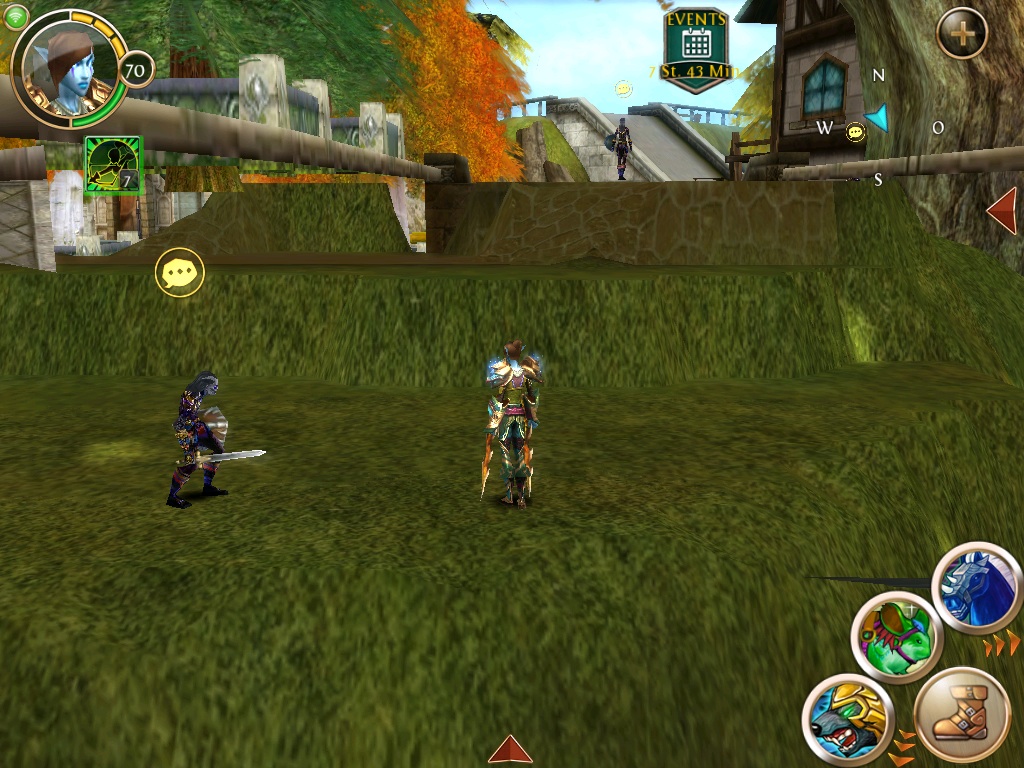The width and height of the screenshot is (1024, 768).
Task: Click the compass chat marker
Action: (x=855, y=132)
